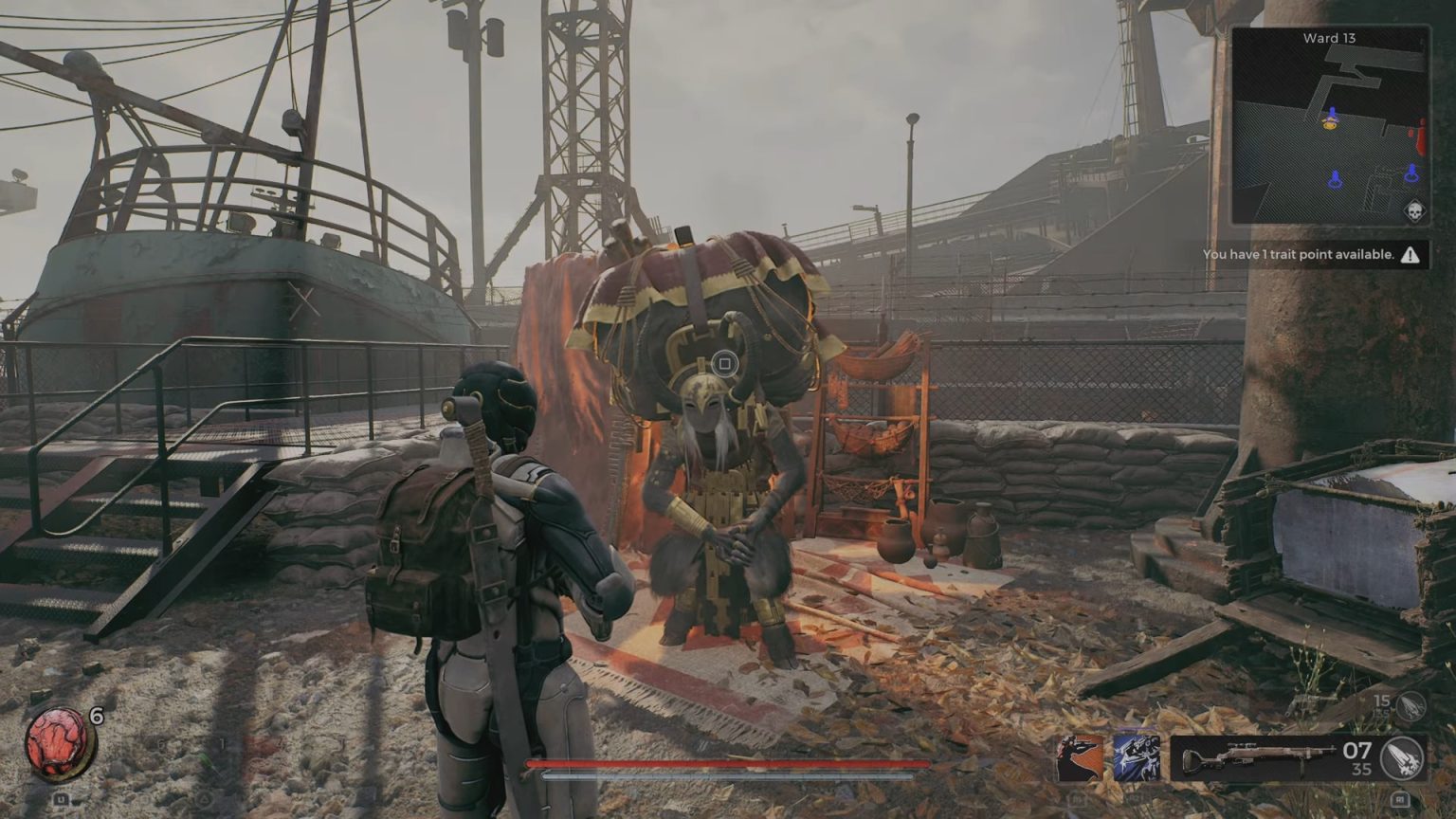Click the blue NPC marker near the map bottom
The image size is (1456, 819).
(x=1335, y=178)
